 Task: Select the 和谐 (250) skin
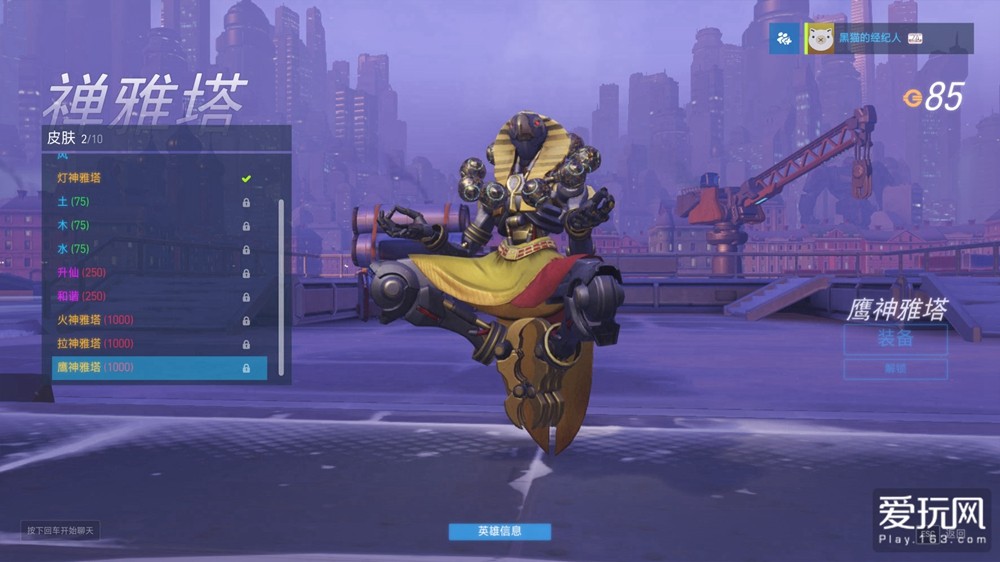click(150, 296)
